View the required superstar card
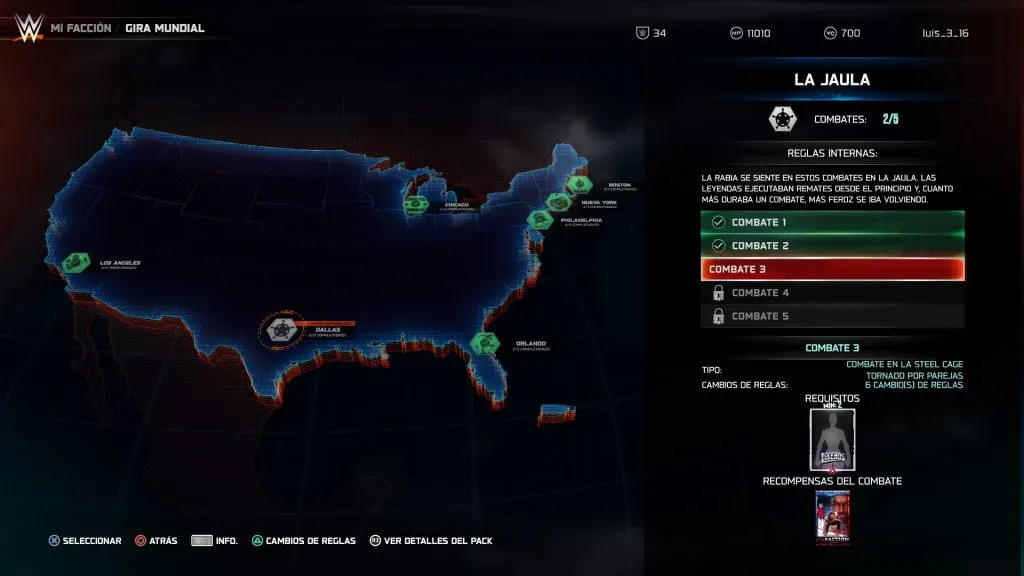The width and height of the screenshot is (1024, 576). [x=833, y=439]
